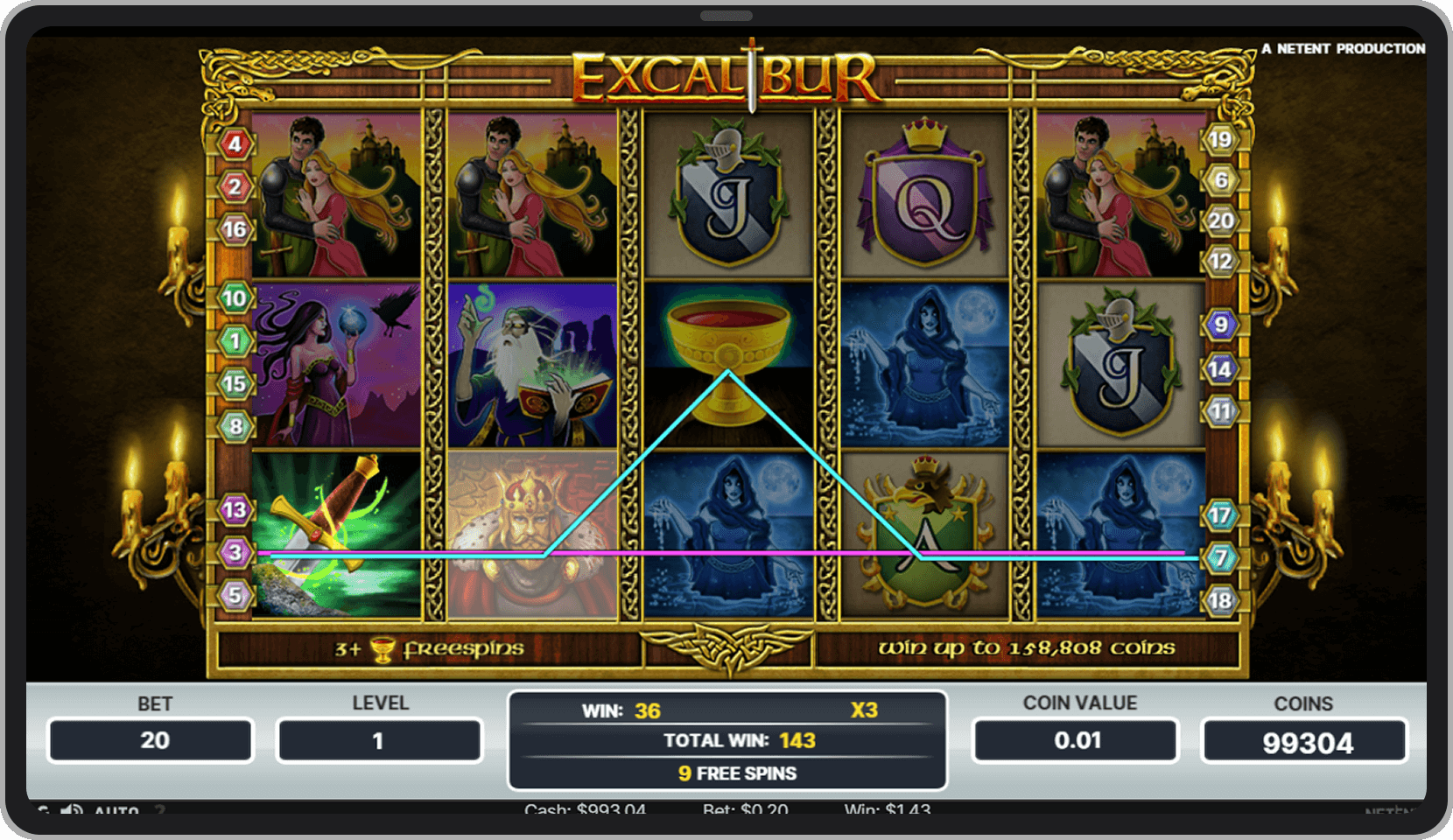The image size is (1453, 840).
Task: Click payline 13 badge on the left
Action: 233,508
